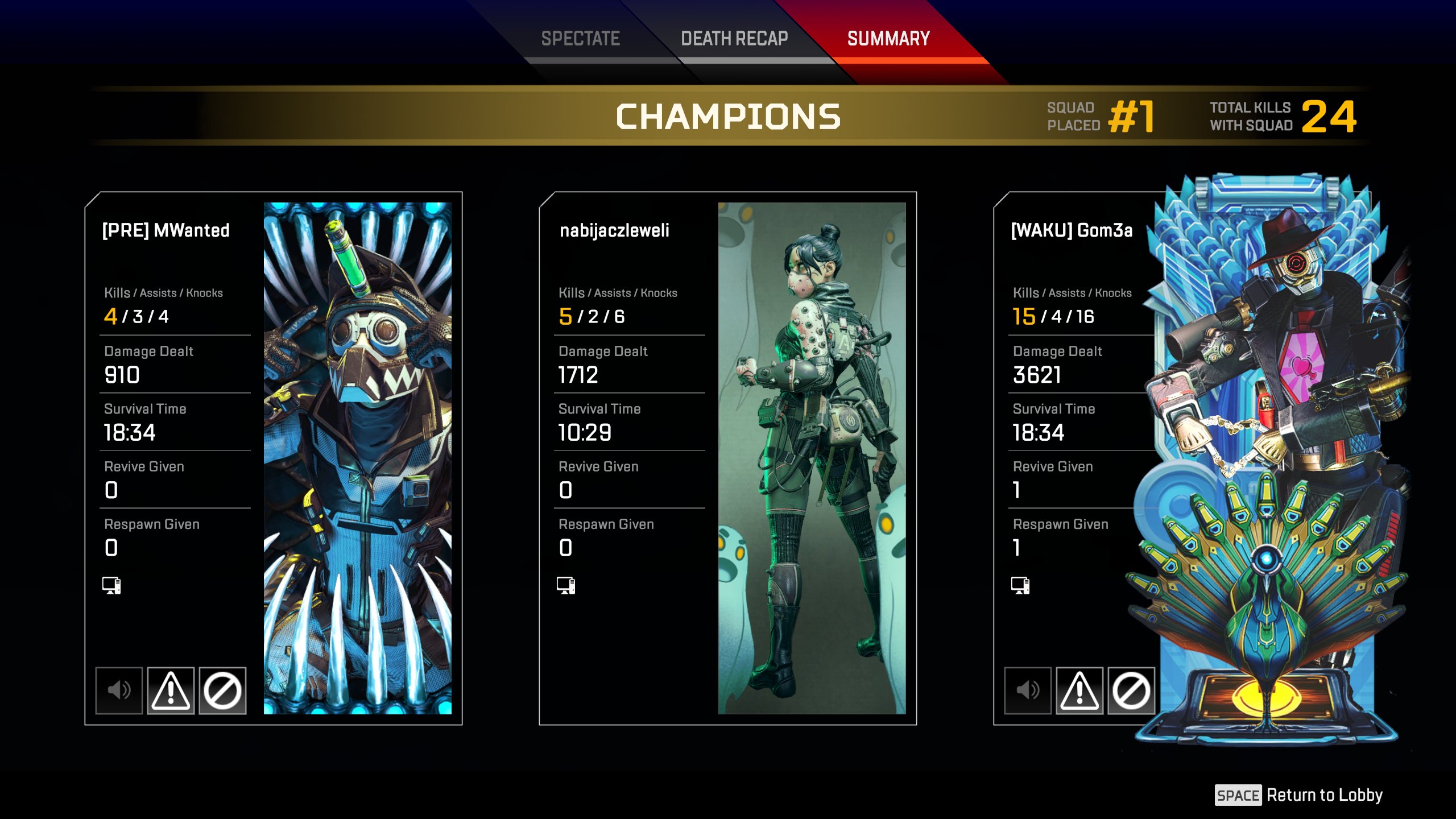
Task: Click the Return to Lobby button
Action: pos(1299,795)
